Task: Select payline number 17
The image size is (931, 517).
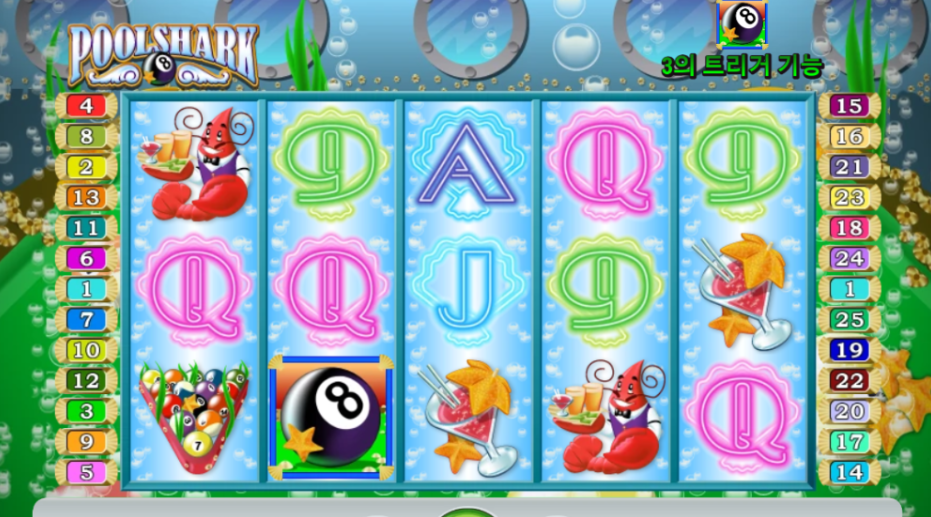Action: (x=848, y=441)
